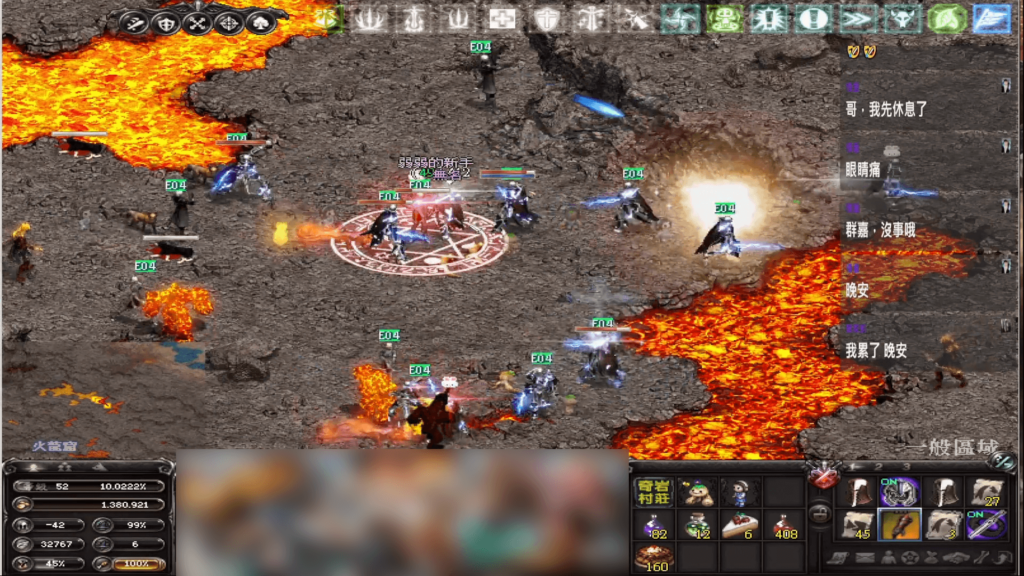Click the green leaf buff icon
The image size is (1024, 576).
point(947,18)
